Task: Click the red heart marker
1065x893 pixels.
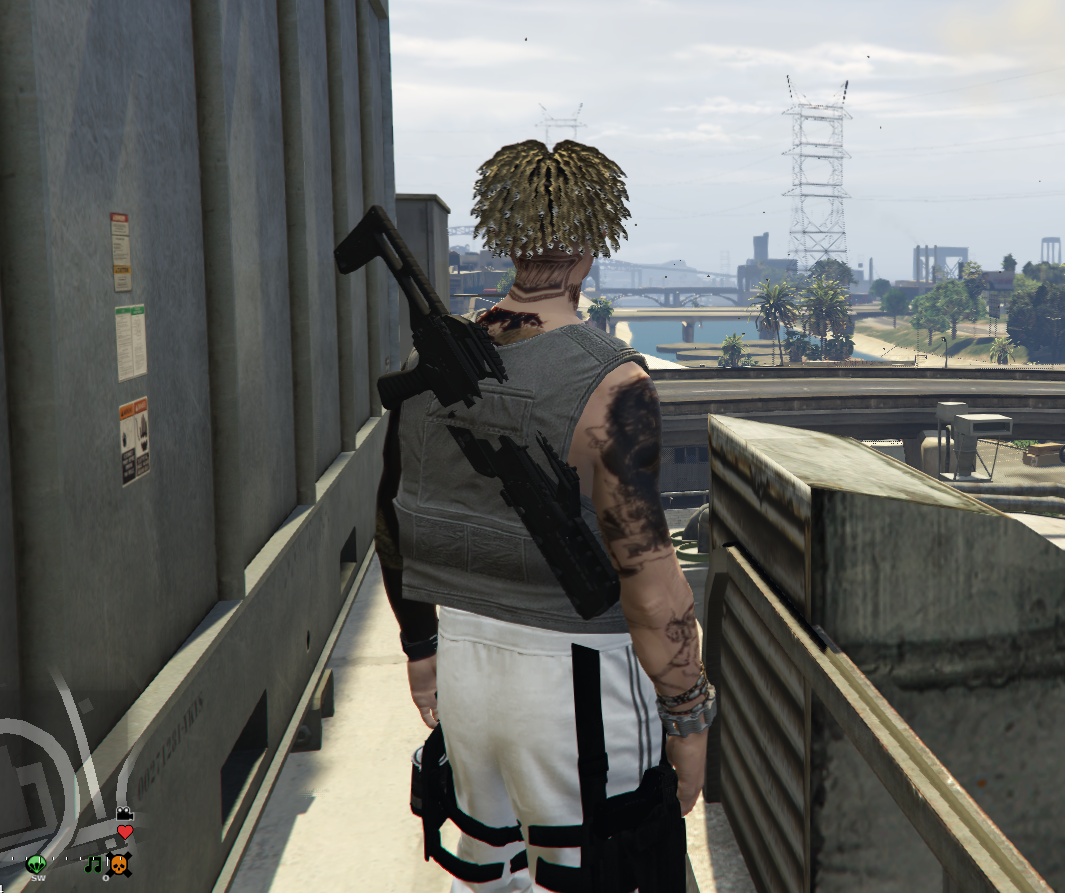Action: click(x=125, y=831)
